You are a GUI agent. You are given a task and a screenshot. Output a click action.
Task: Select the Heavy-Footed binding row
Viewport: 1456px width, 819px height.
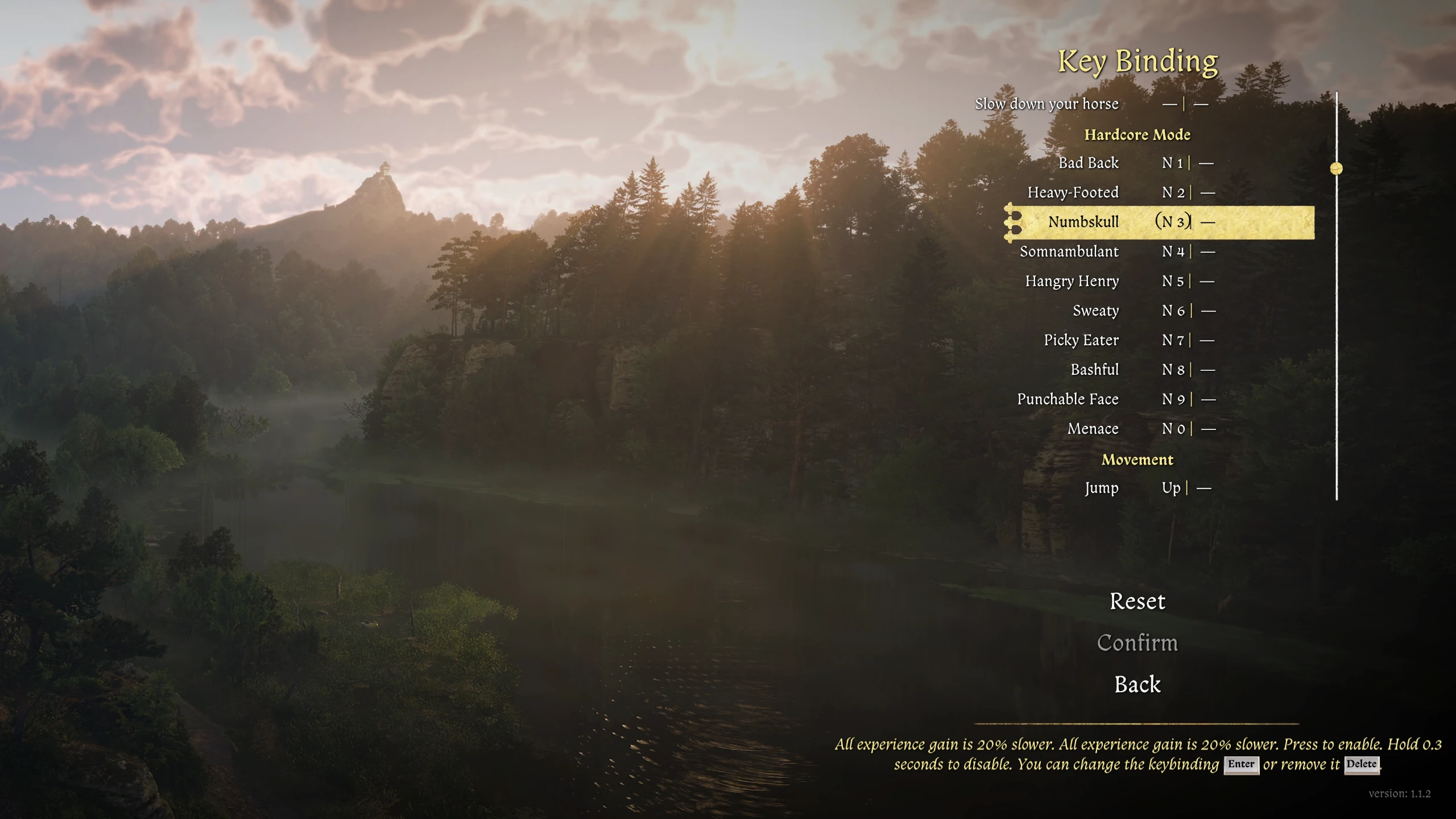coord(1073,193)
